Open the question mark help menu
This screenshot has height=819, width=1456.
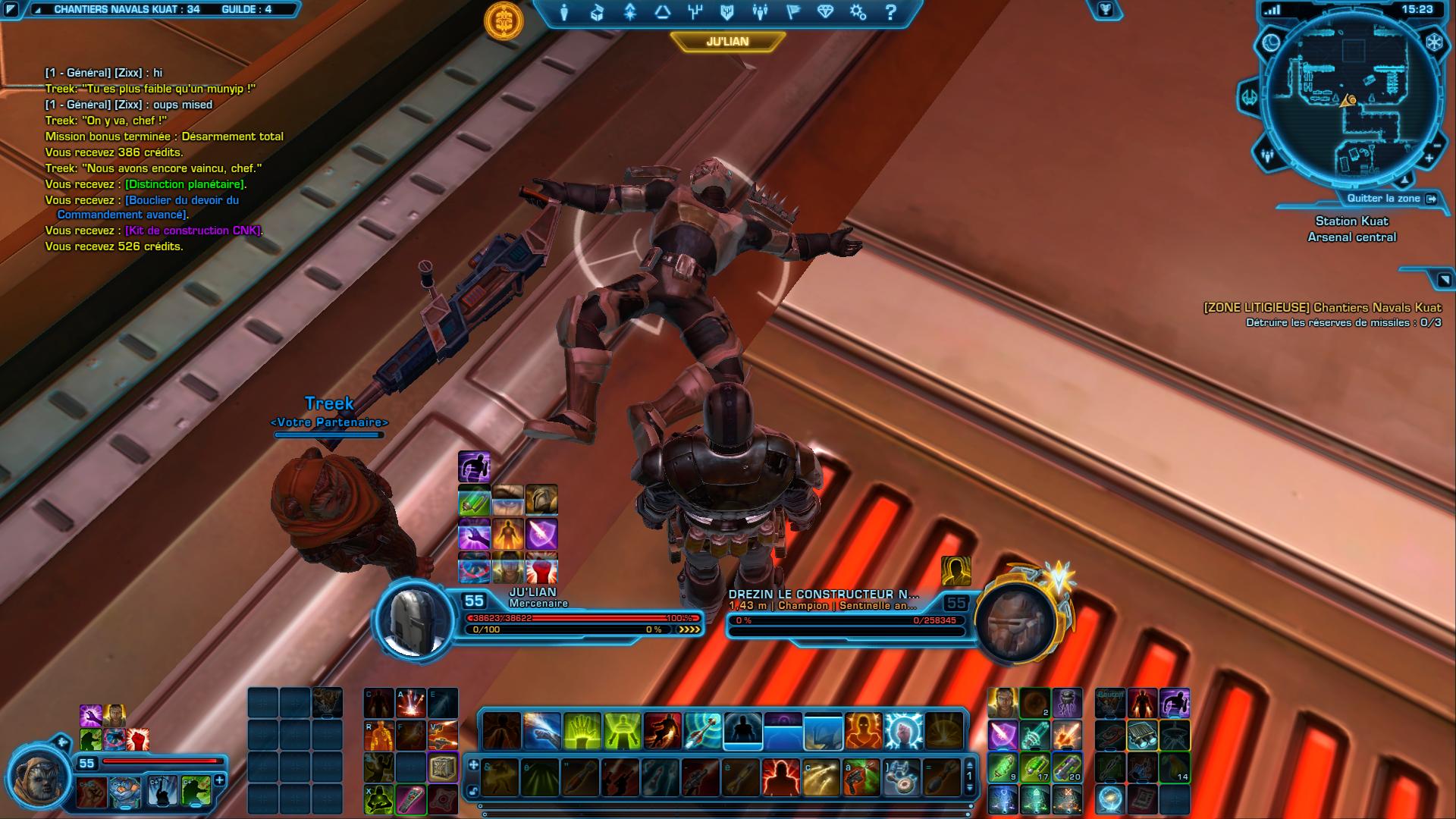[x=891, y=12]
